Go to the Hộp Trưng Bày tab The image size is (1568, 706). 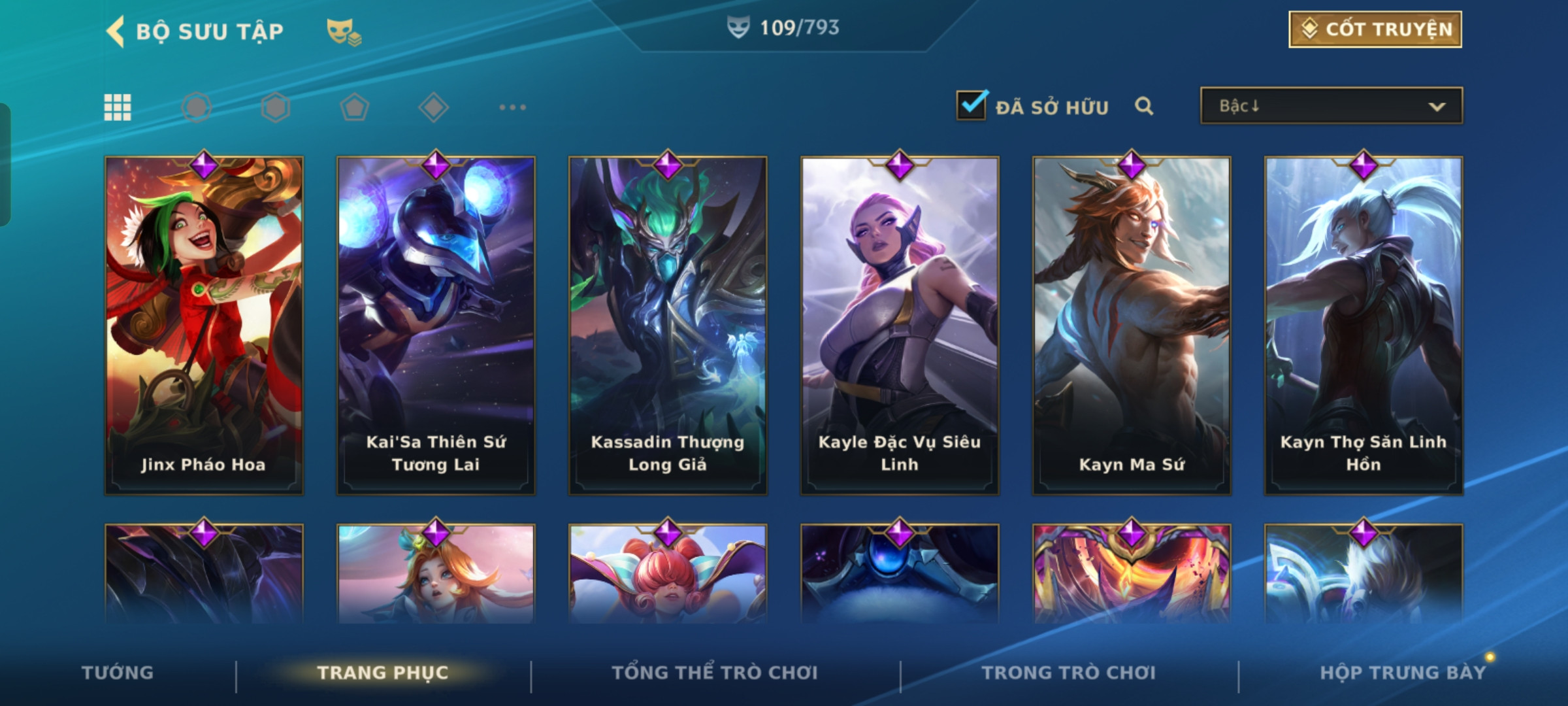(1403, 673)
